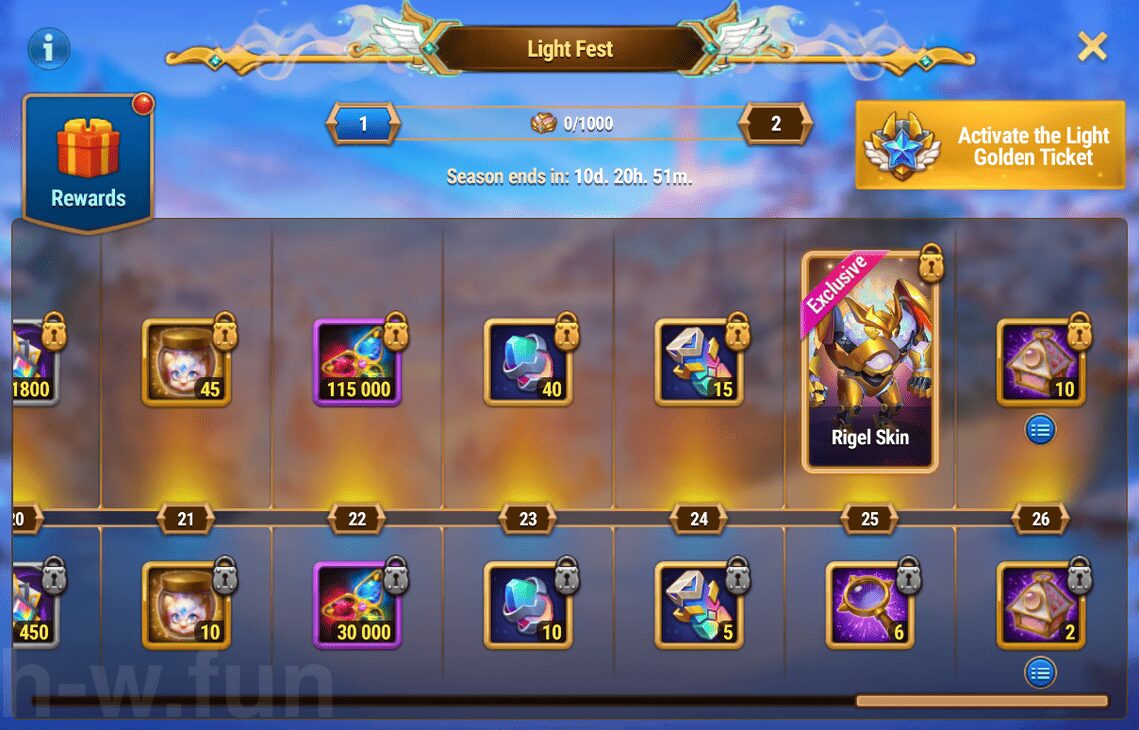
Task: Open list details under free lantern reward
Action: (1040, 673)
